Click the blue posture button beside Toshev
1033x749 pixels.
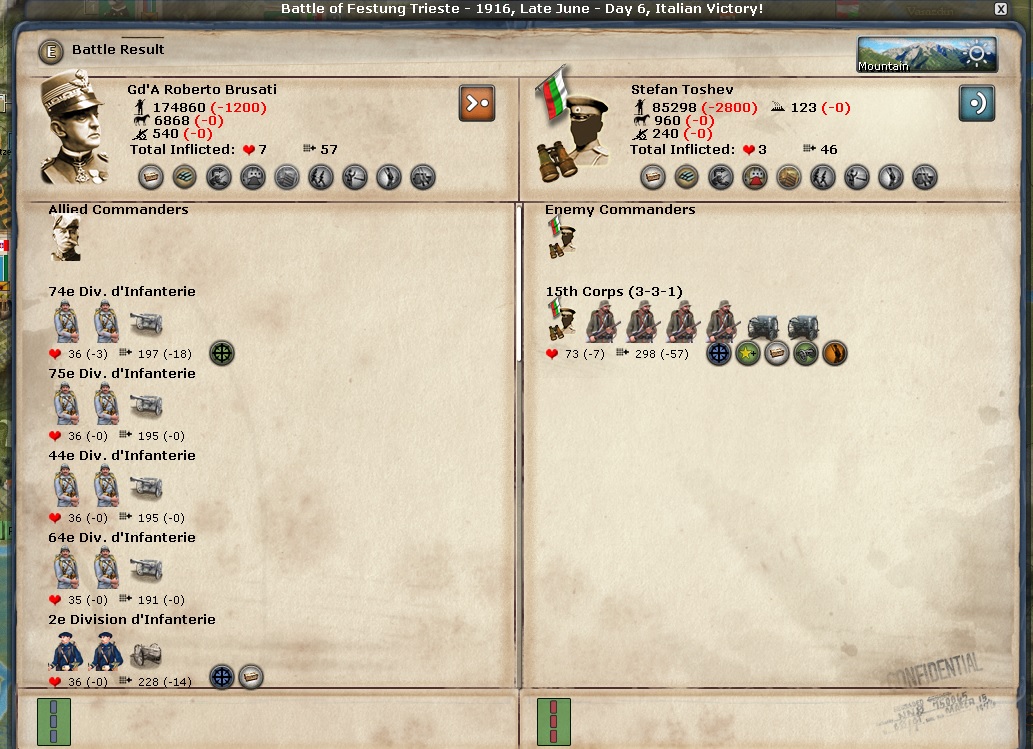pyautogui.click(x=976, y=103)
